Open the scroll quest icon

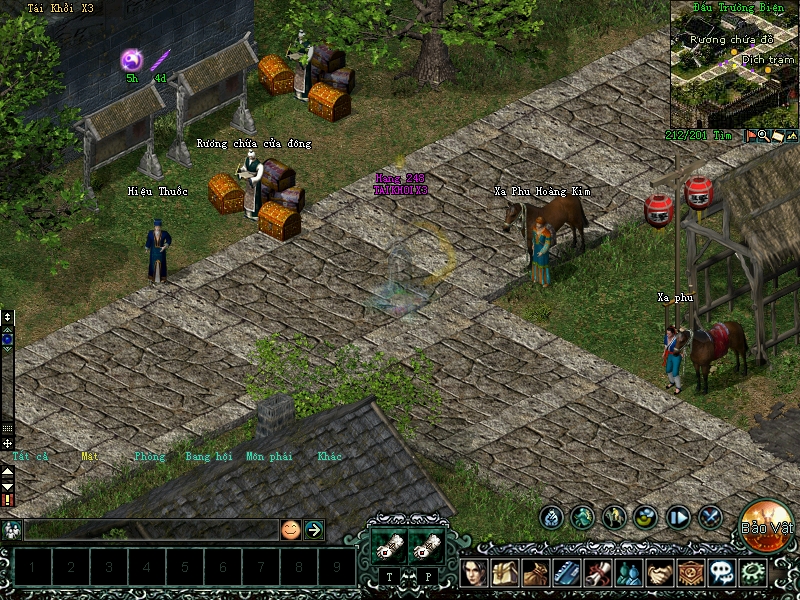coord(598,573)
